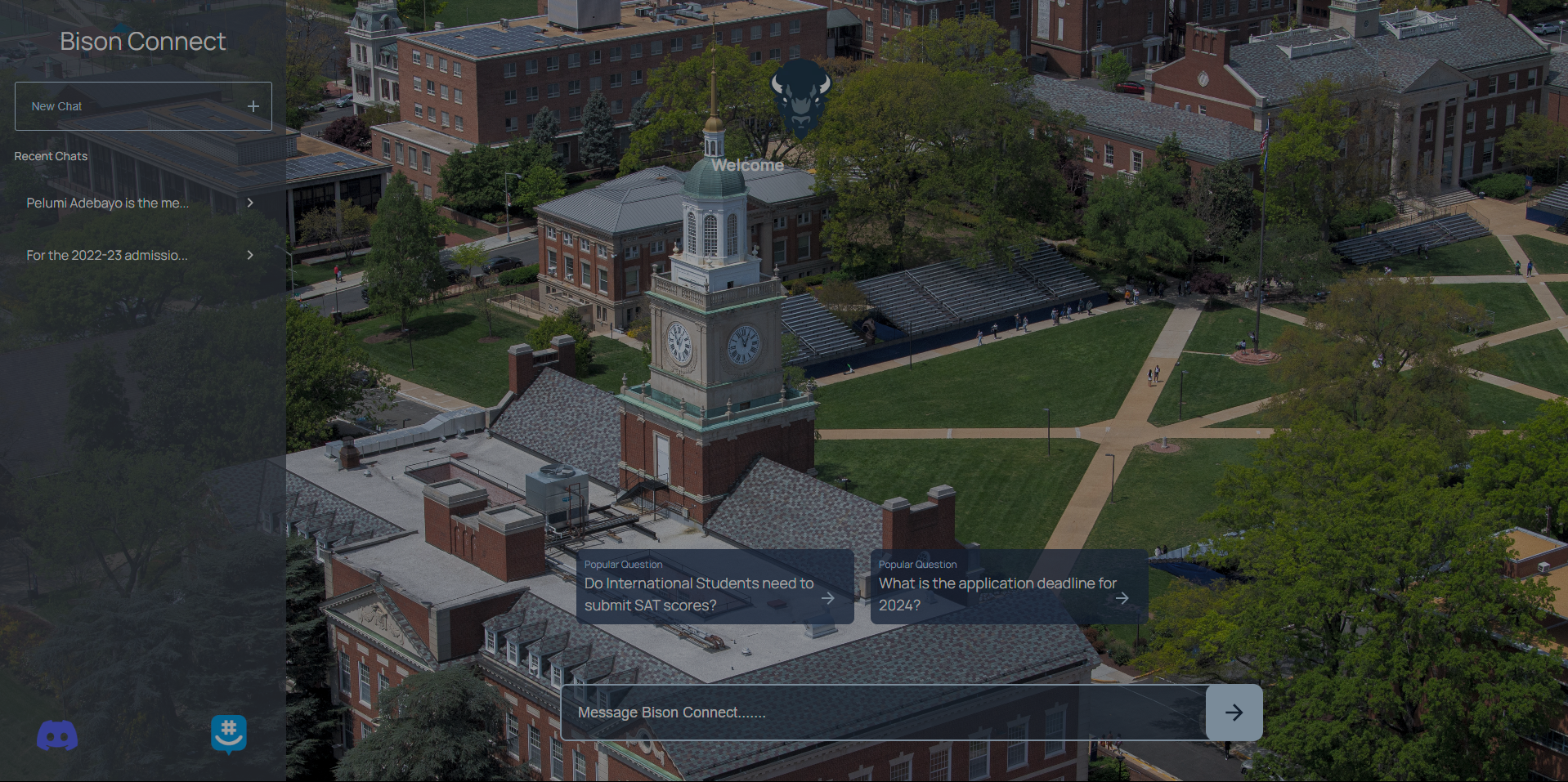Start a New Chat
This screenshot has height=782, width=1568.
tap(143, 106)
